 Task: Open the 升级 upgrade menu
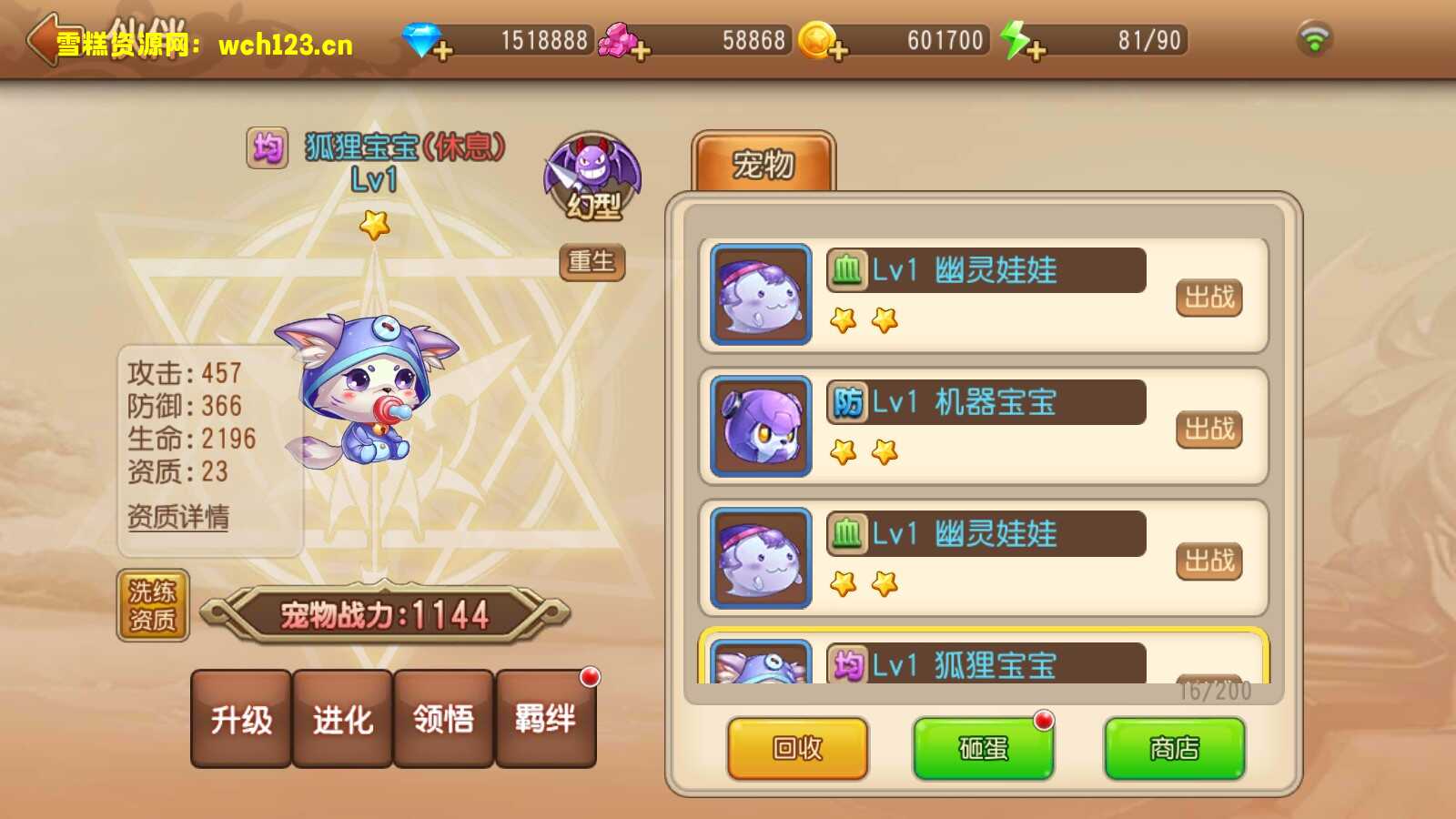click(x=241, y=720)
